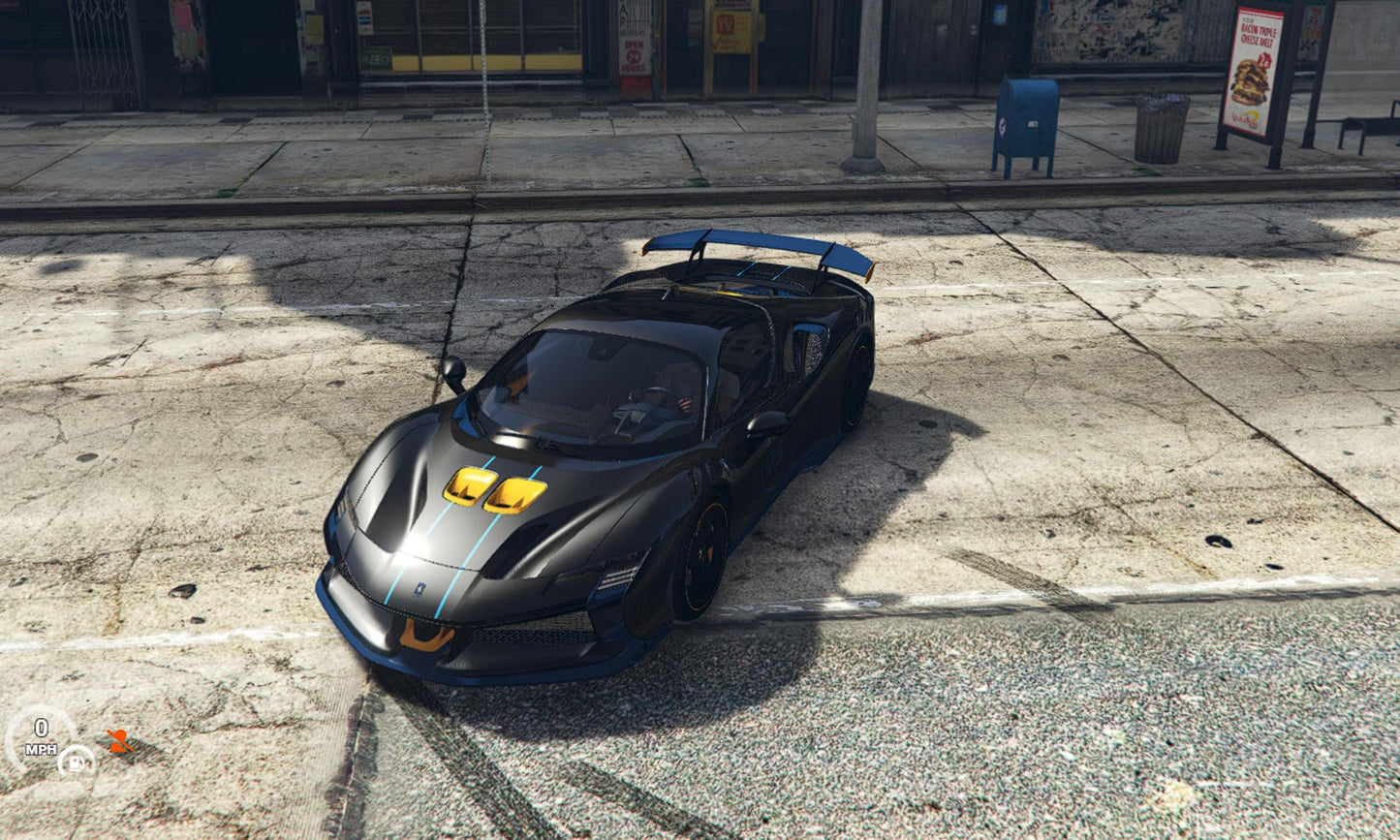Click the fuel pump gauge icon
The width and height of the screenshot is (1400, 840).
[76, 761]
